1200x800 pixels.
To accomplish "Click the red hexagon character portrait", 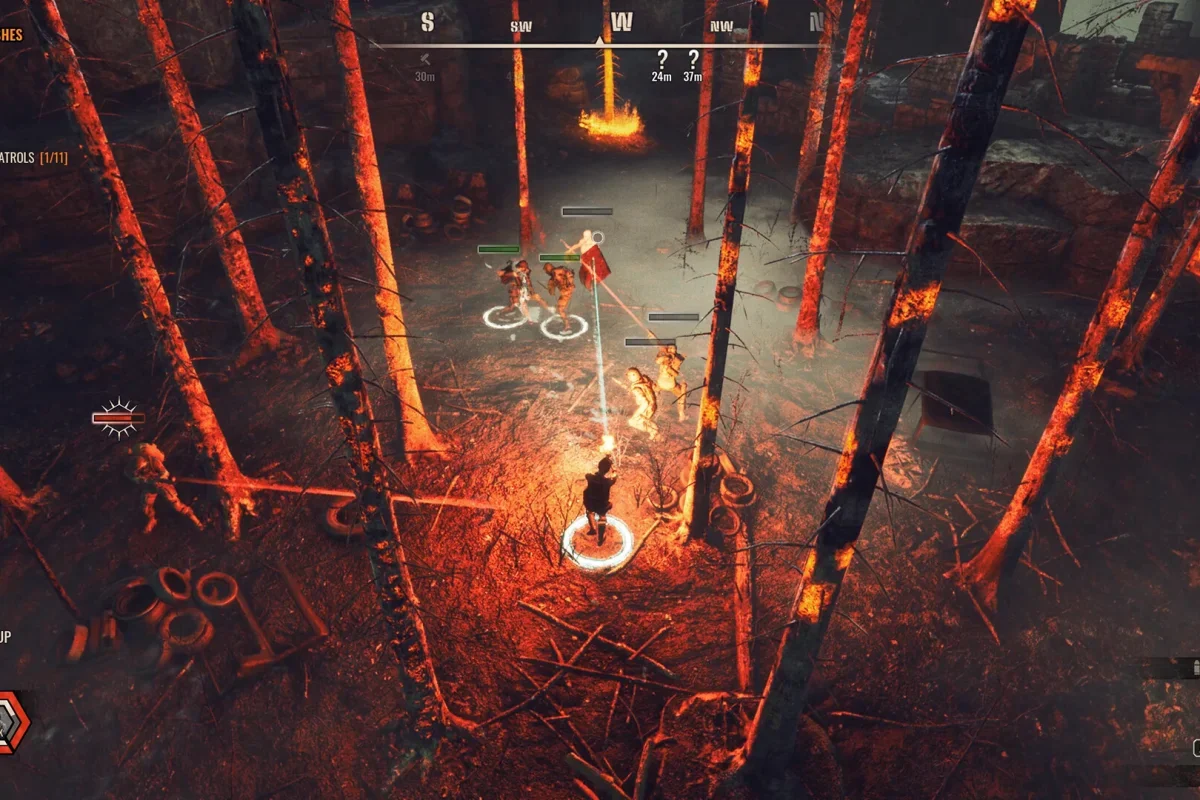I will tap(12, 722).
